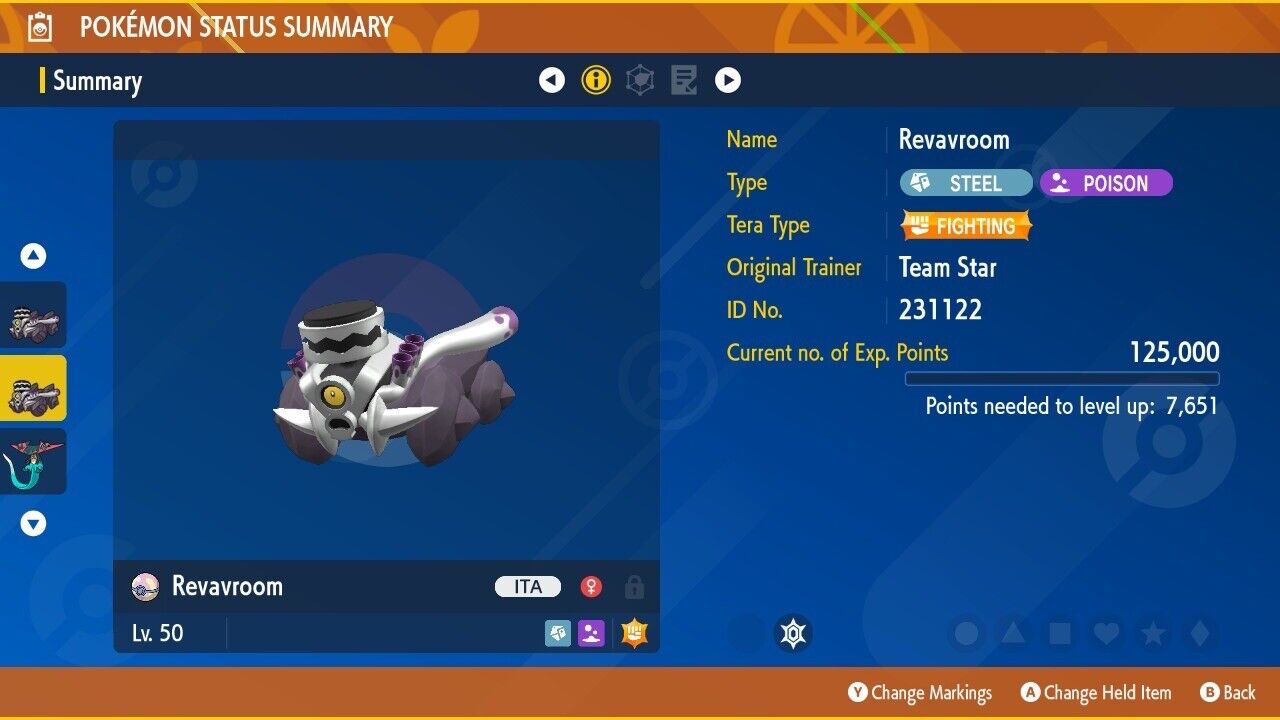Select the yellow info summary tab
Viewport: 1280px width, 720px height.
[x=596, y=80]
